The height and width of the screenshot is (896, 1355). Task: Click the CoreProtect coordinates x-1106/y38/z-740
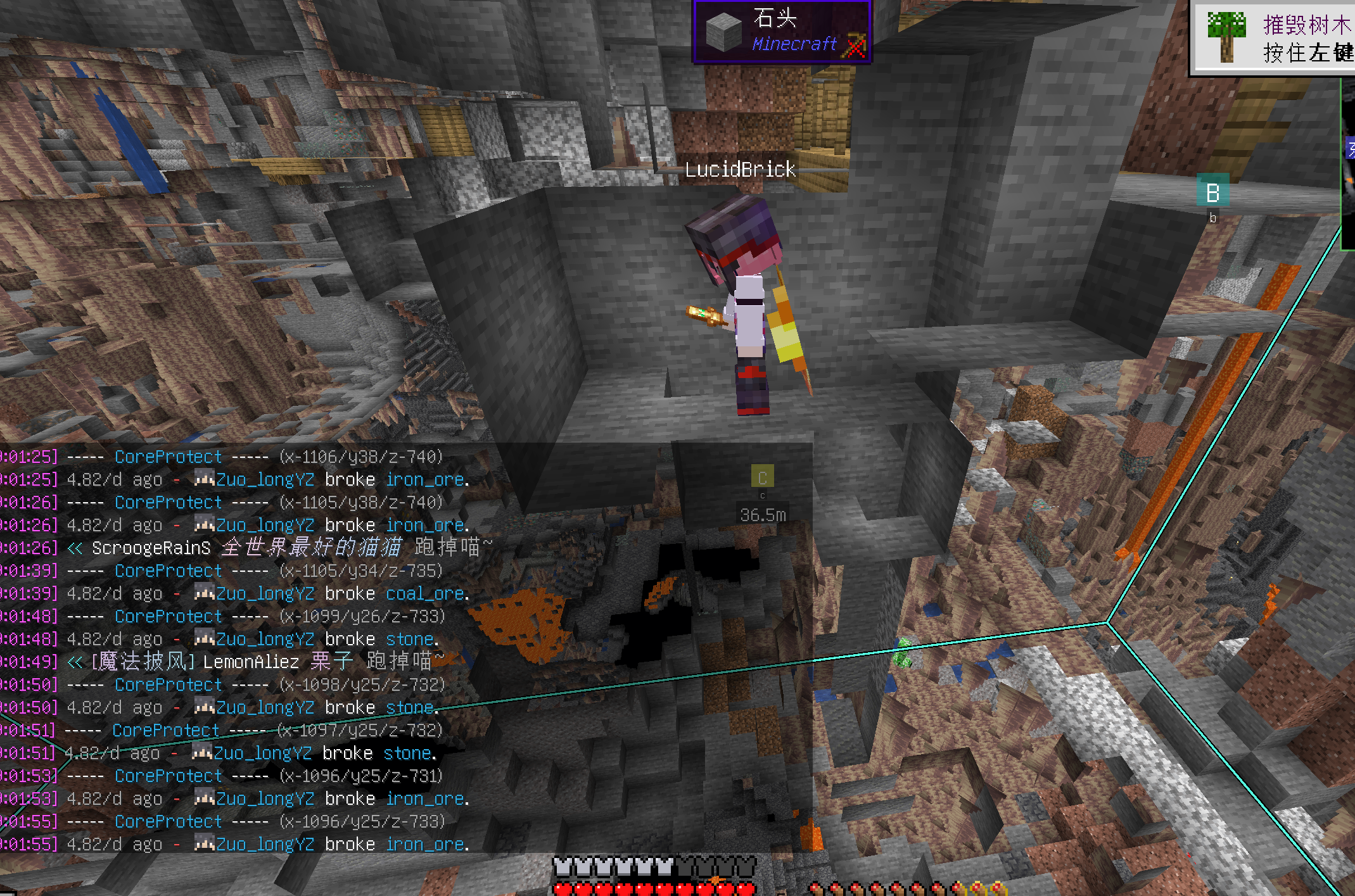pos(361,457)
